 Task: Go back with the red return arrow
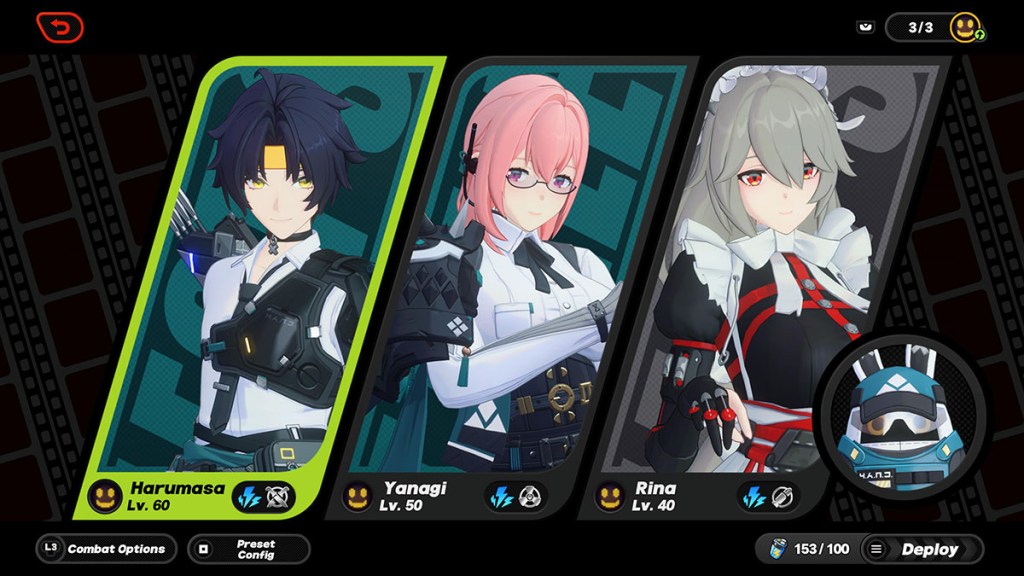[x=60, y=27]
